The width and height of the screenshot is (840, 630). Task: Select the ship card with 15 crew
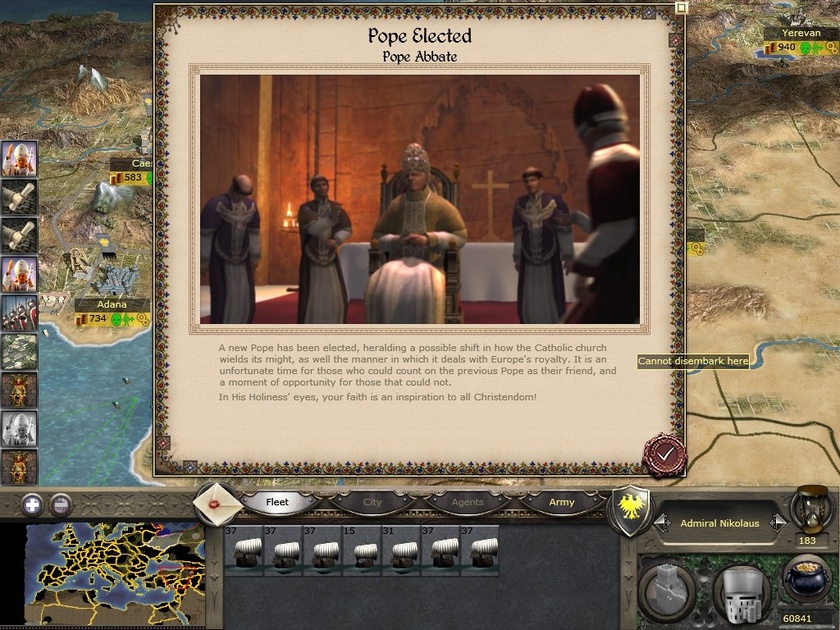point(361,551)
